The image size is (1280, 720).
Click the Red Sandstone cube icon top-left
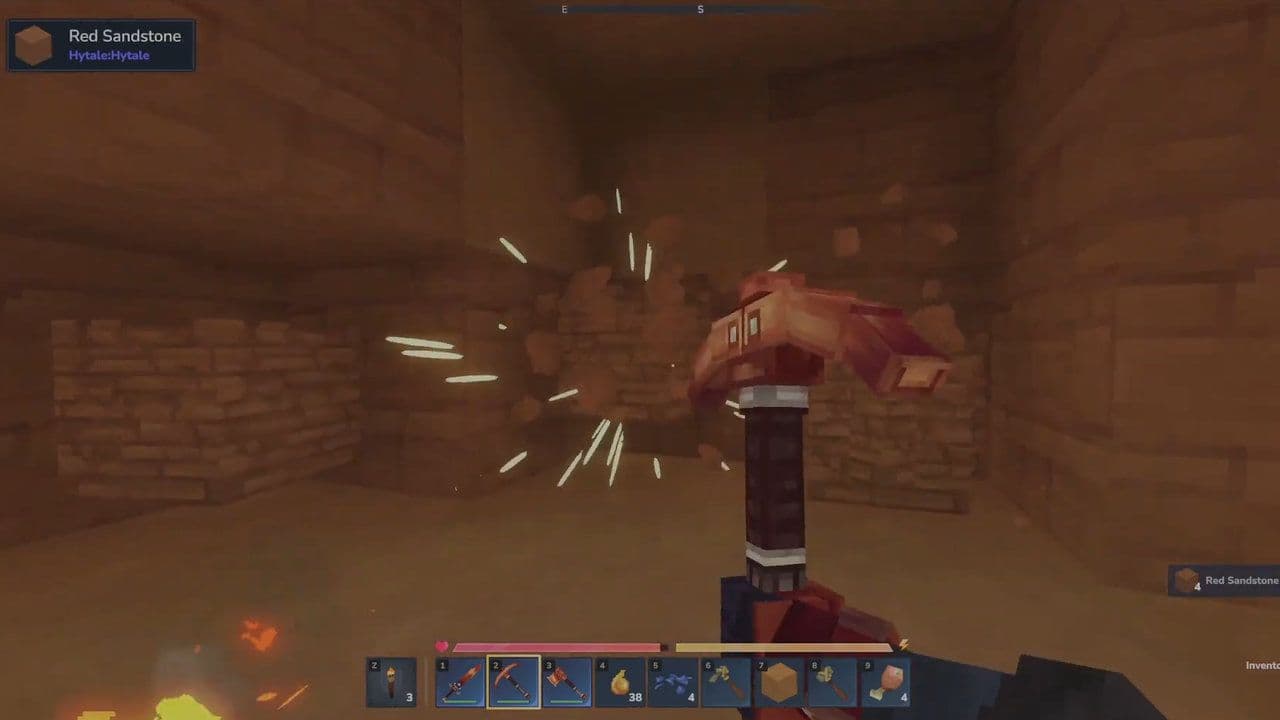(x=33, y=44)
